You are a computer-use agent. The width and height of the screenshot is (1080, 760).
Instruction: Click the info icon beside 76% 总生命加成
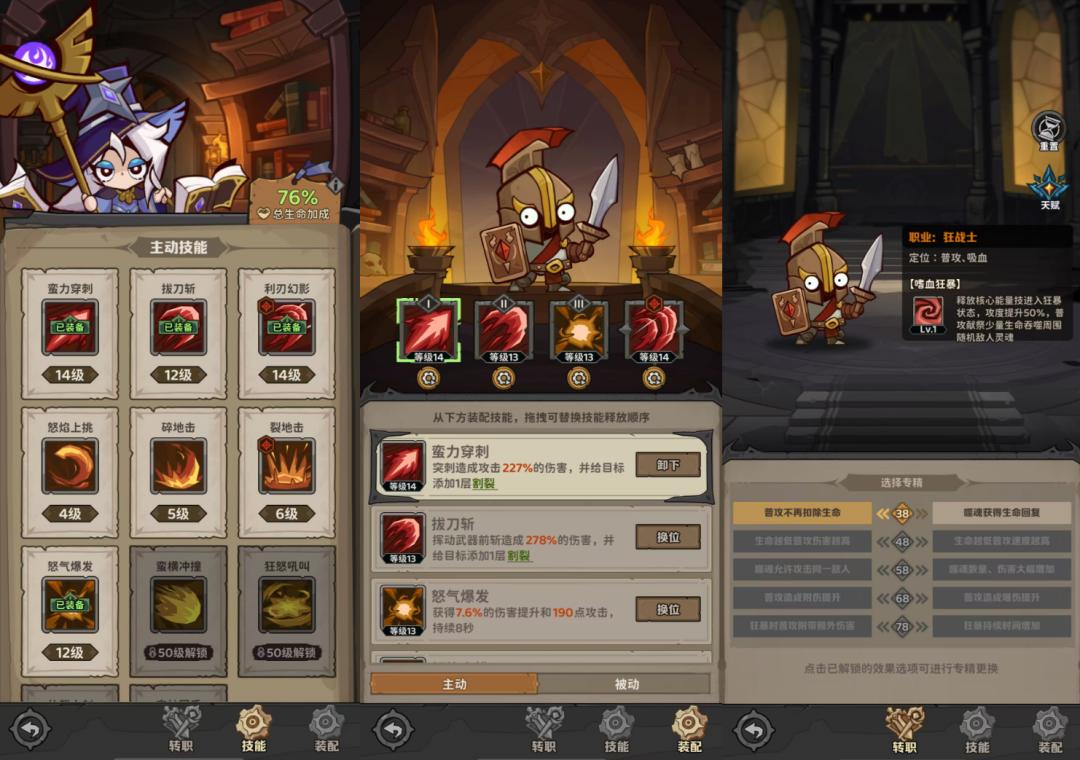click(336, 185)
